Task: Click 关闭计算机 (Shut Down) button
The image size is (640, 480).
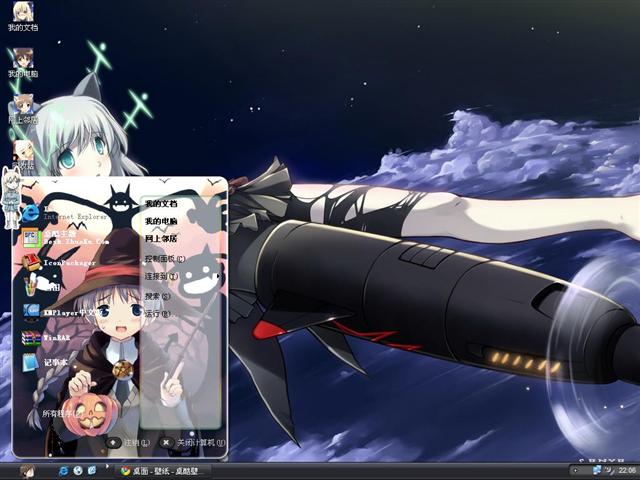Action: pos(192,442)
